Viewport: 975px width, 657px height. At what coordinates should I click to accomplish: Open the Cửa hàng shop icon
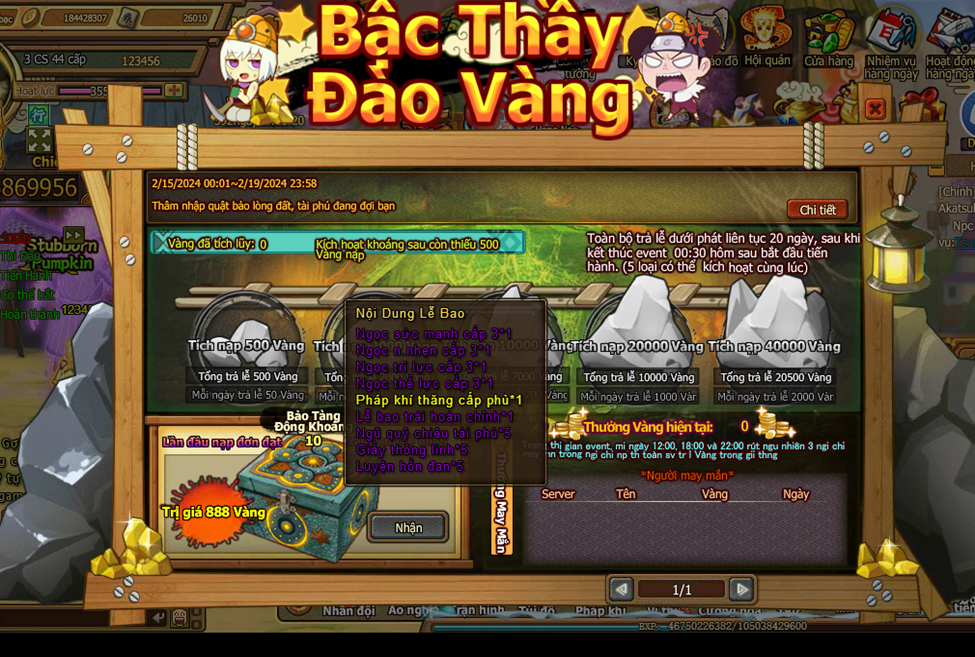coord(829,35)
